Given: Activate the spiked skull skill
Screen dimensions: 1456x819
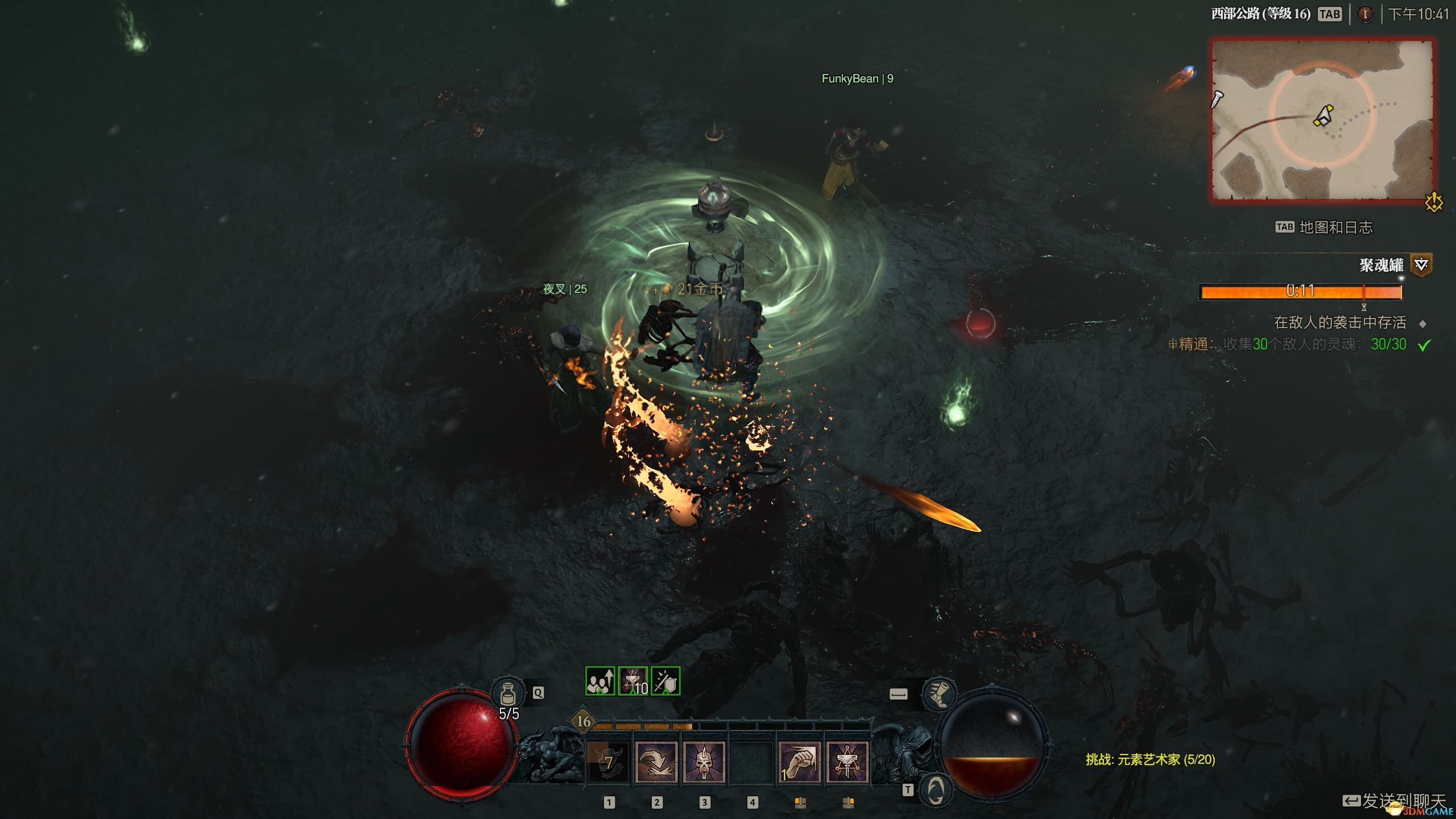Looking at the screenshot, I should pyautogui.click(x=704, y=762).
